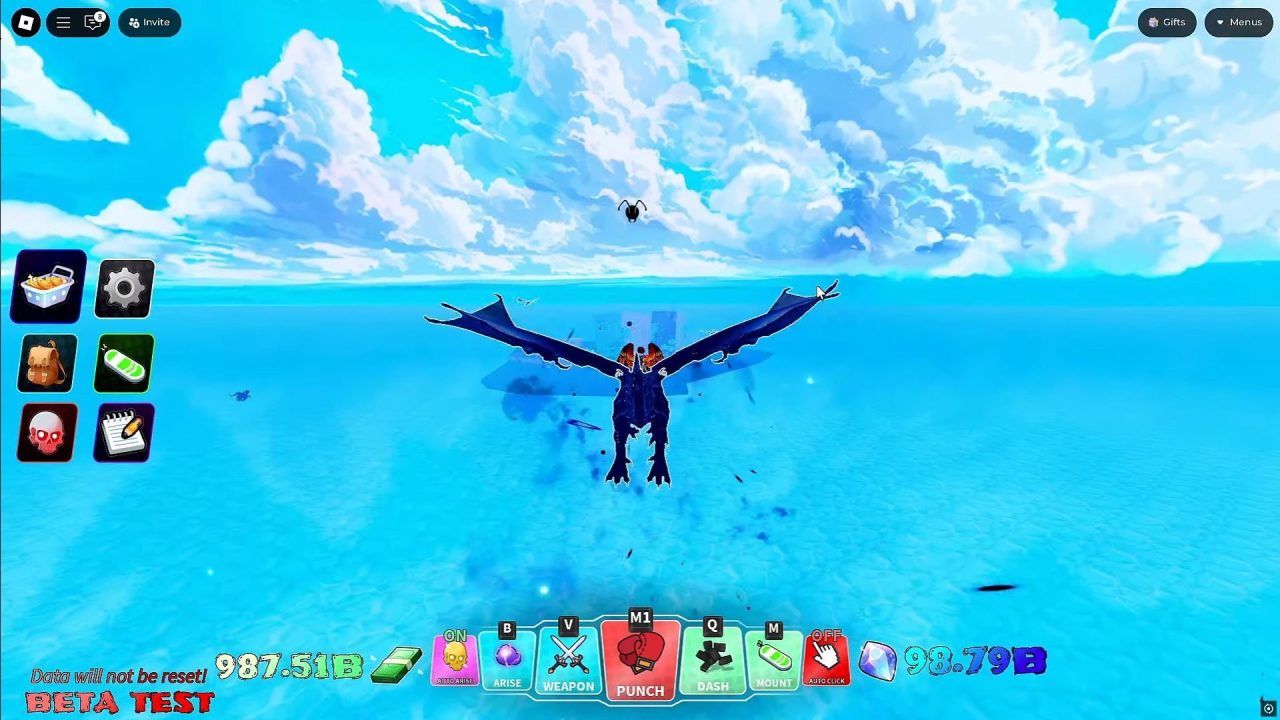Open the red skull menu icon

pos(46,432)
